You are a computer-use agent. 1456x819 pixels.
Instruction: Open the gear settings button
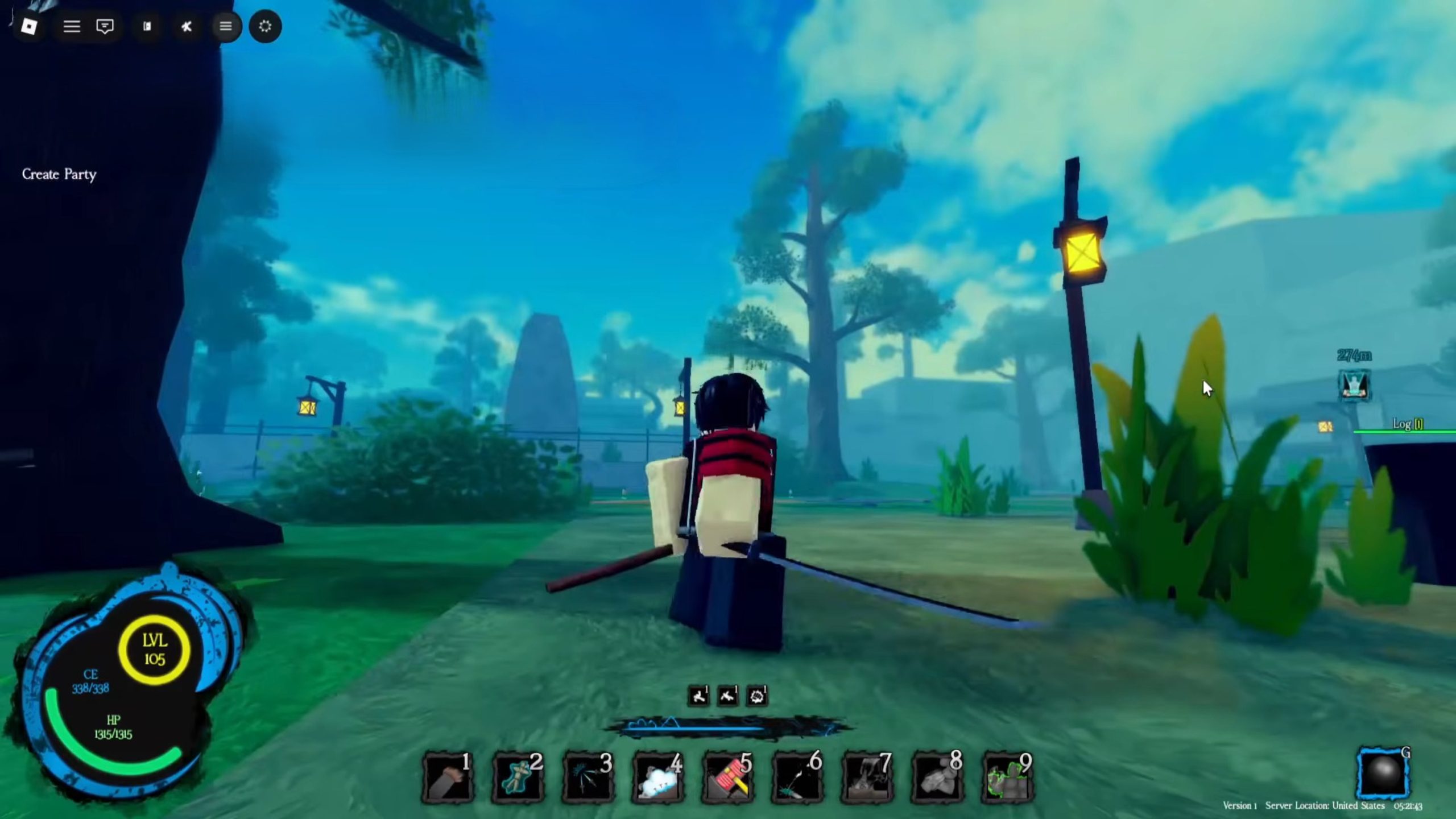click(265, 27)
